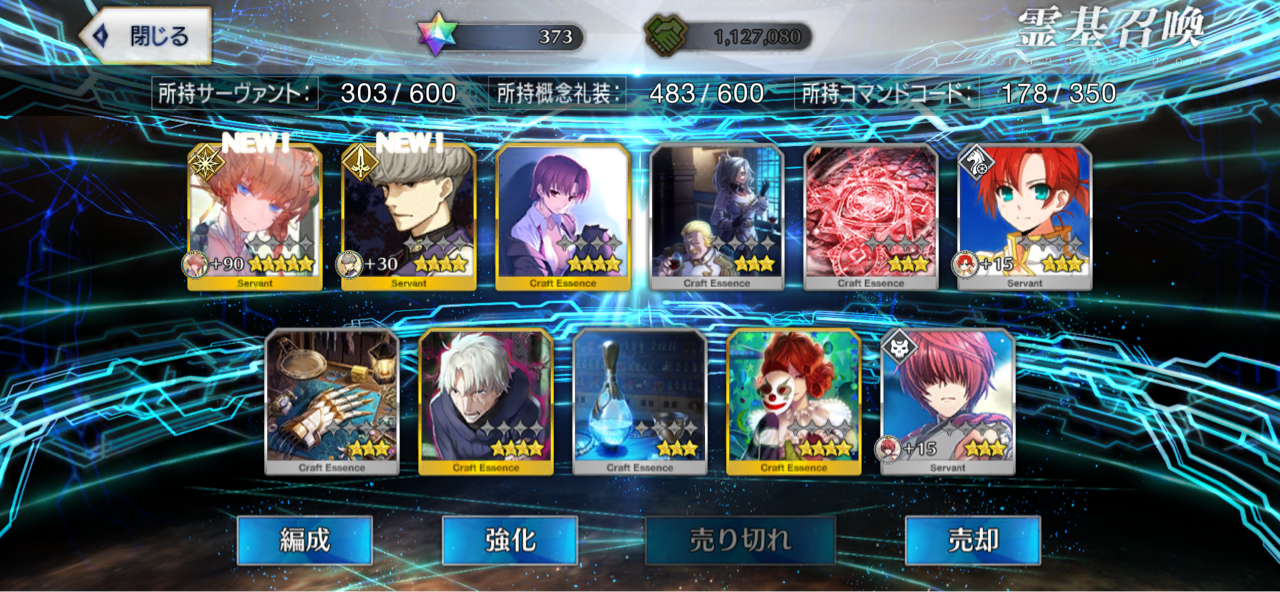View the blue potion bottle Craft Essence

(x=640, y=401)
